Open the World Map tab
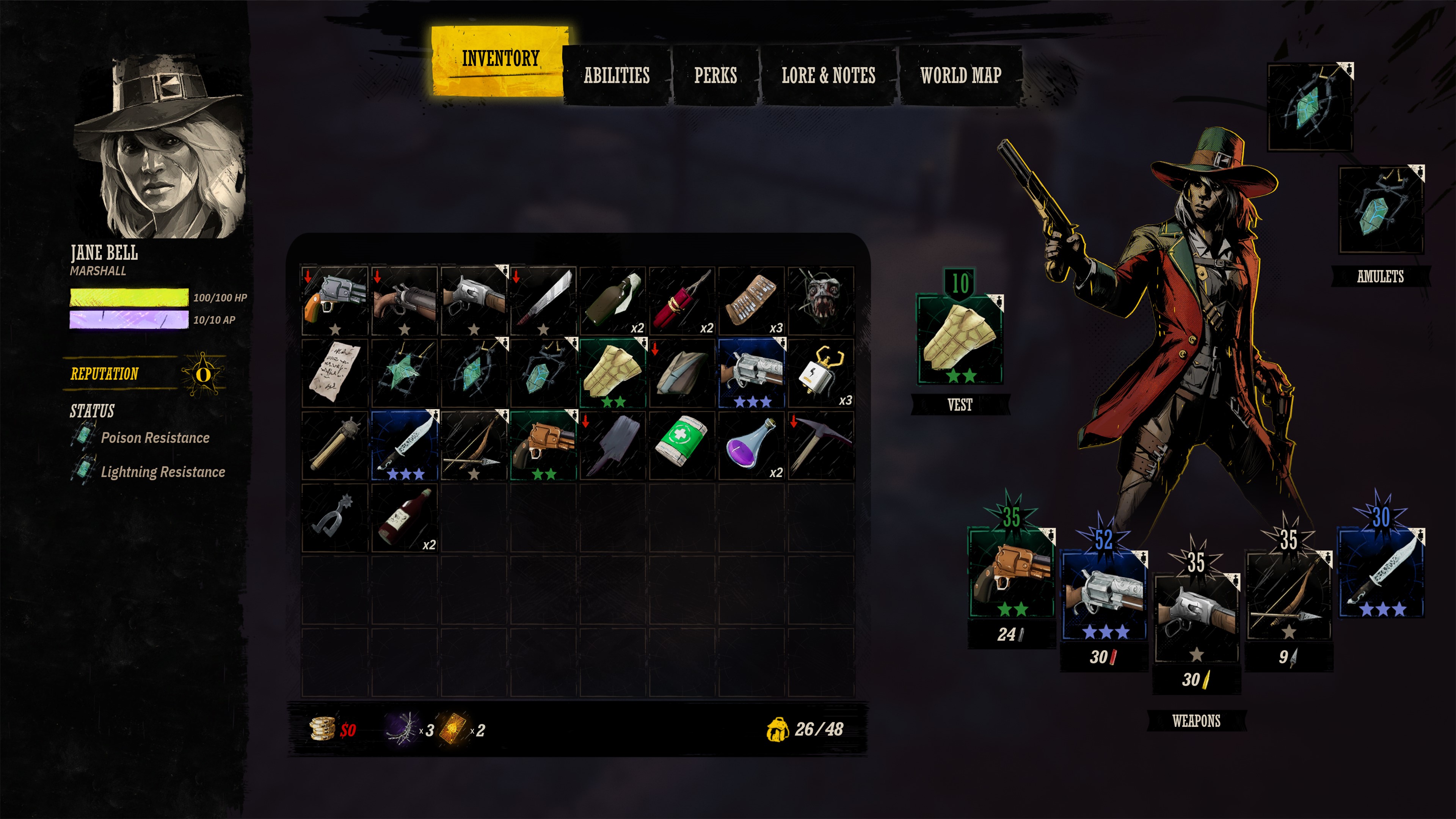1456x819 pixels. coord(960,75)
